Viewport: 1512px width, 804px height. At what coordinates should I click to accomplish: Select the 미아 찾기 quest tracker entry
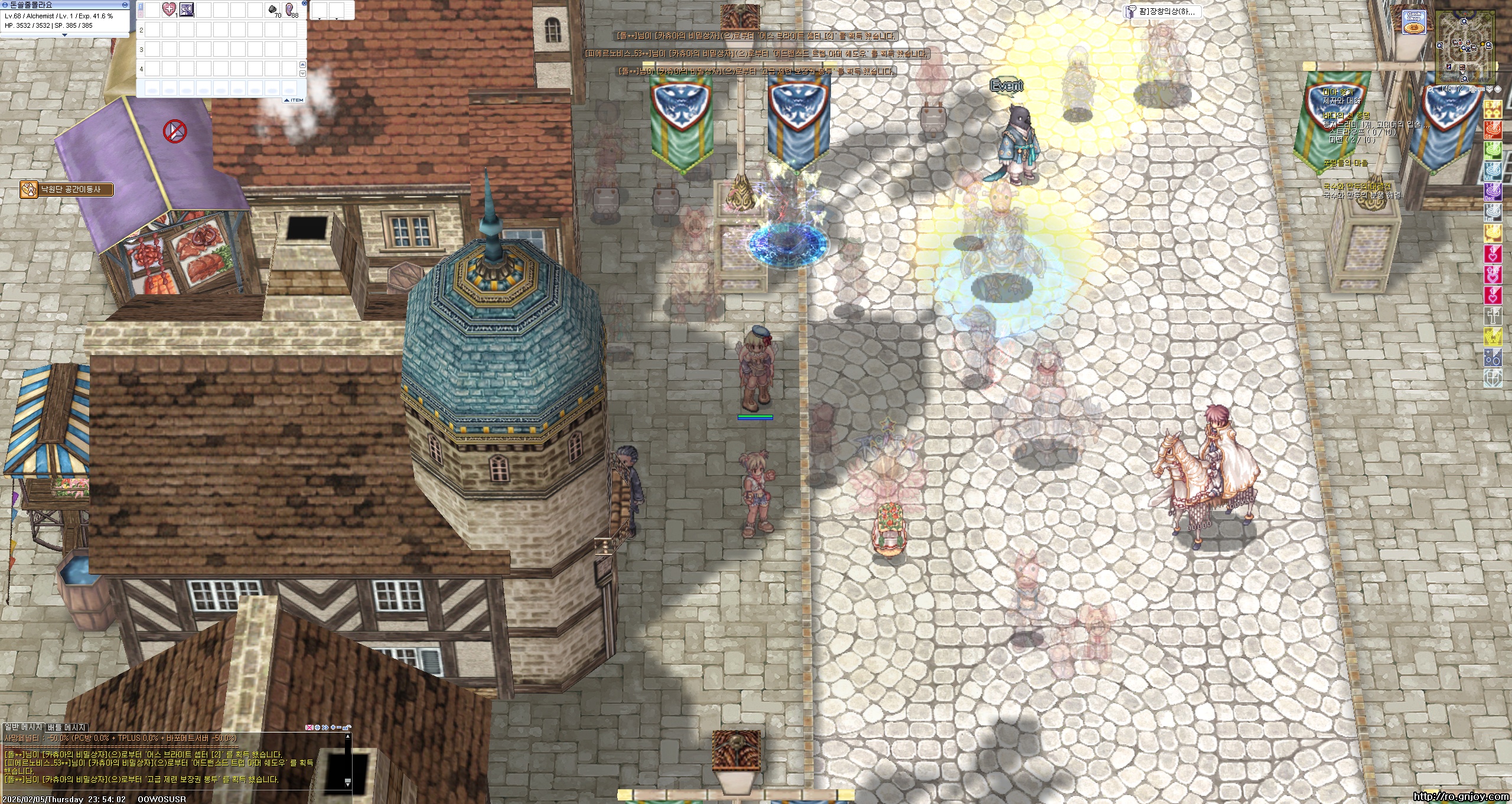click(1337, 92)
